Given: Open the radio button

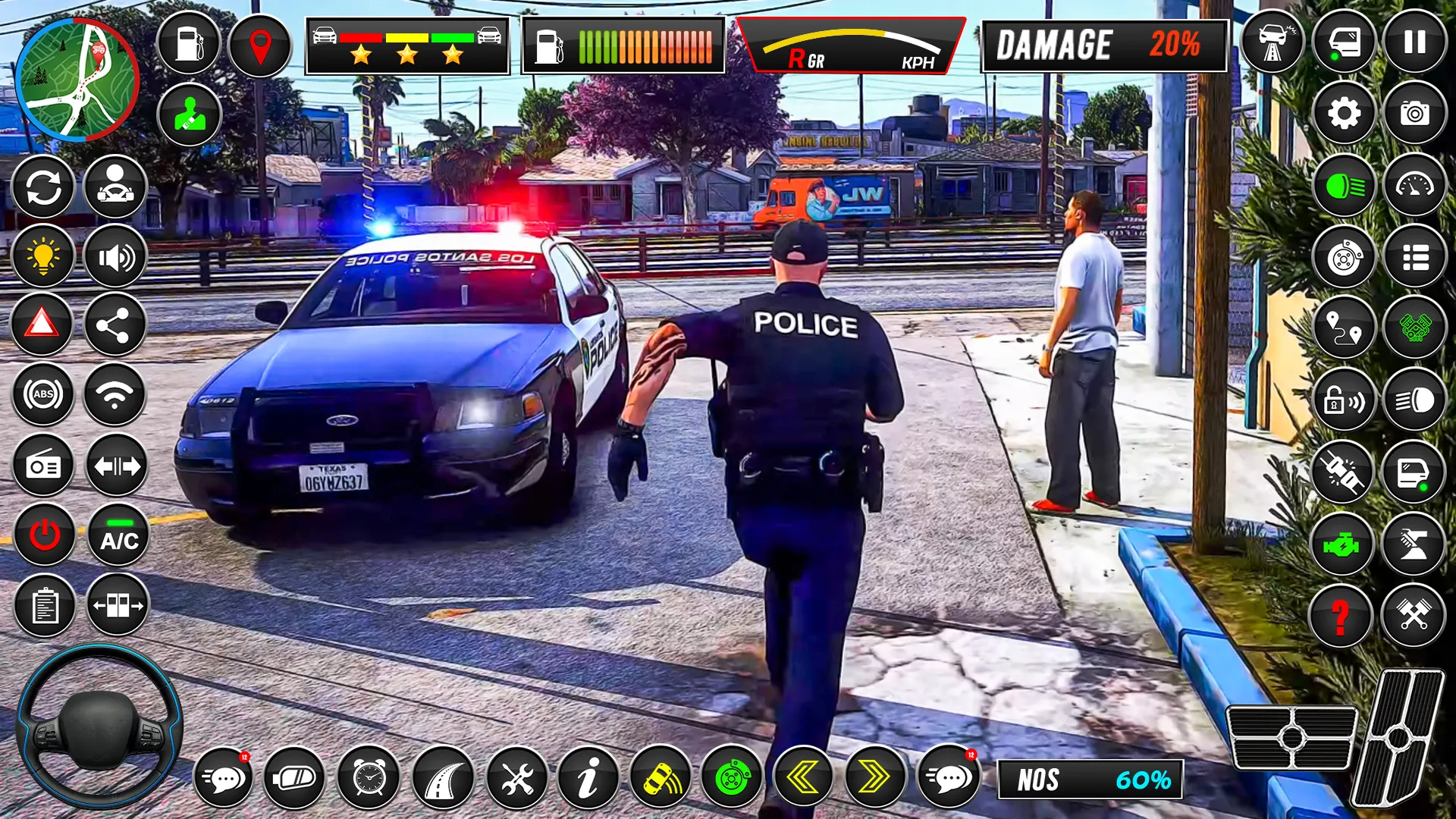Looking at the screenshot, I should pos(43,466).
